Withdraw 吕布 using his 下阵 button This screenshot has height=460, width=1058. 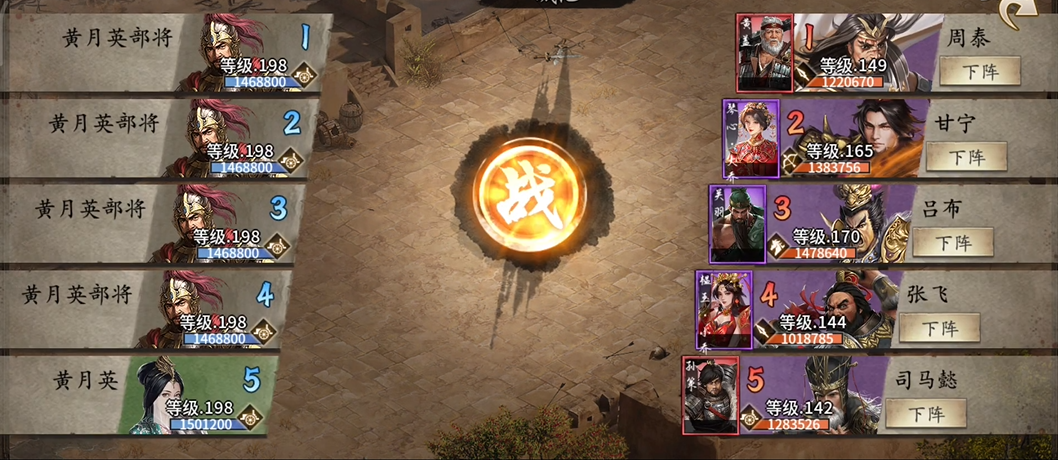point(951,242)
